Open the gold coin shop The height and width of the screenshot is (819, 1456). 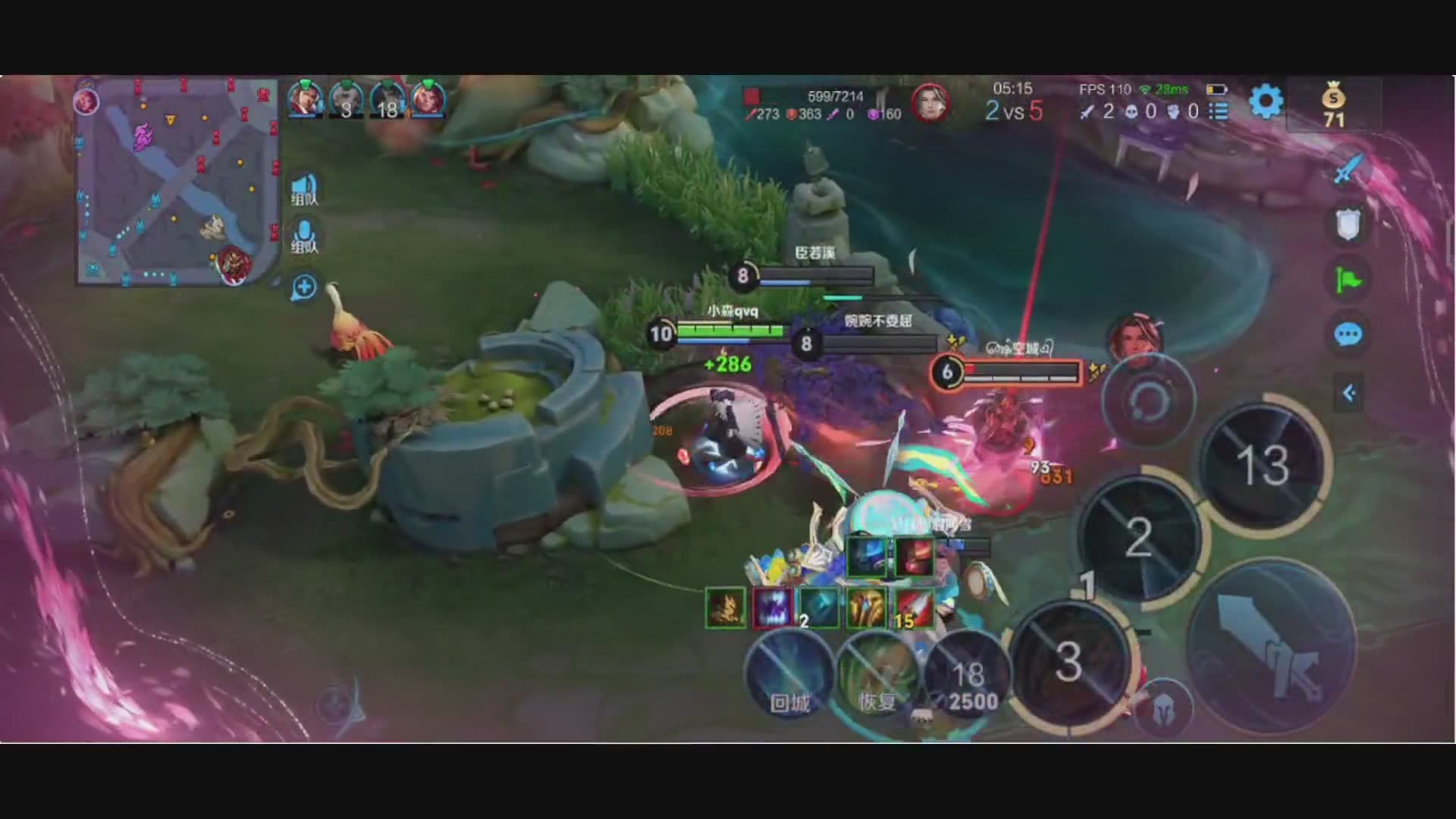coord(1333,106)
